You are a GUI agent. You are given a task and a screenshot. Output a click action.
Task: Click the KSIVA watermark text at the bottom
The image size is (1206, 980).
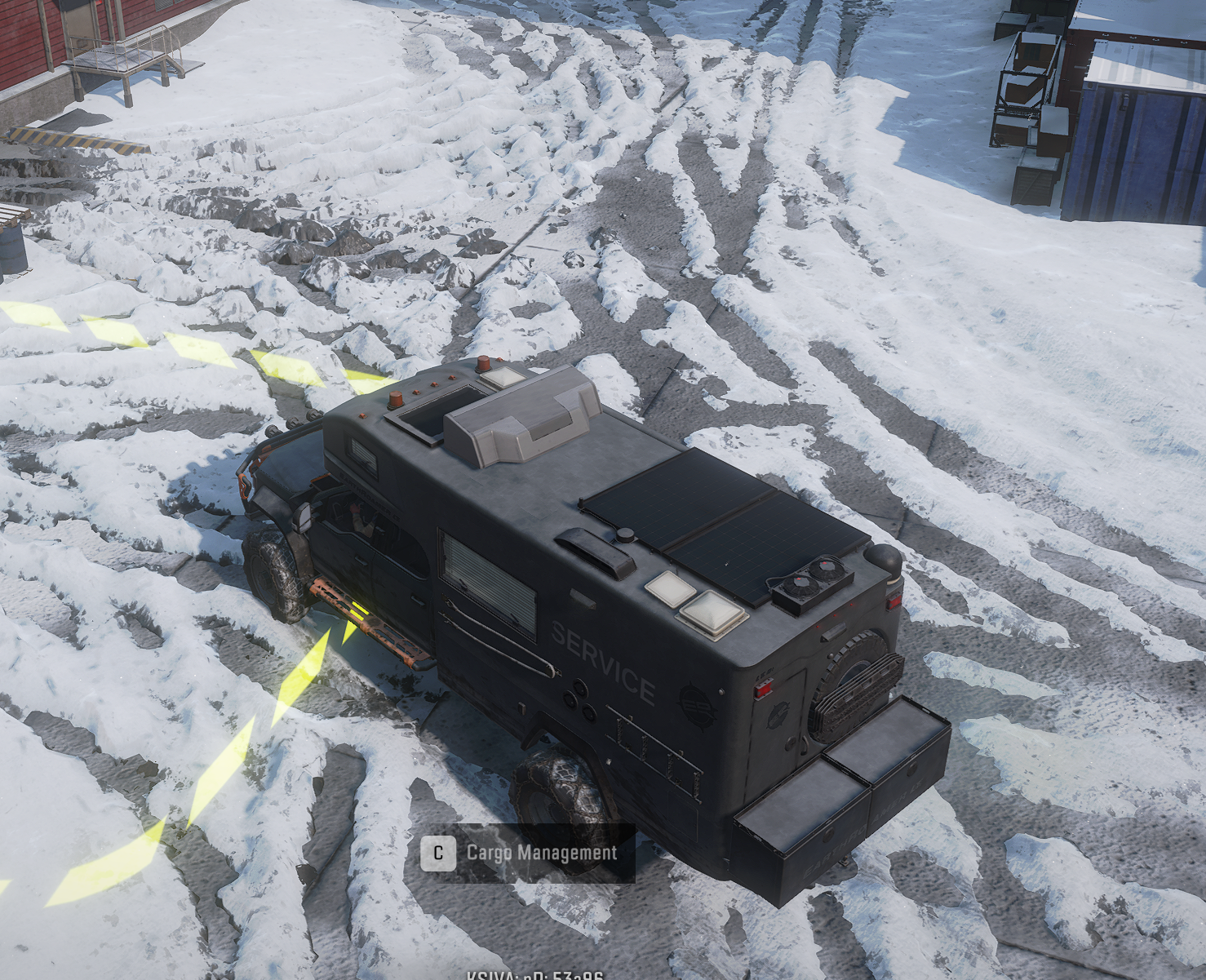[x=534, y=975]
